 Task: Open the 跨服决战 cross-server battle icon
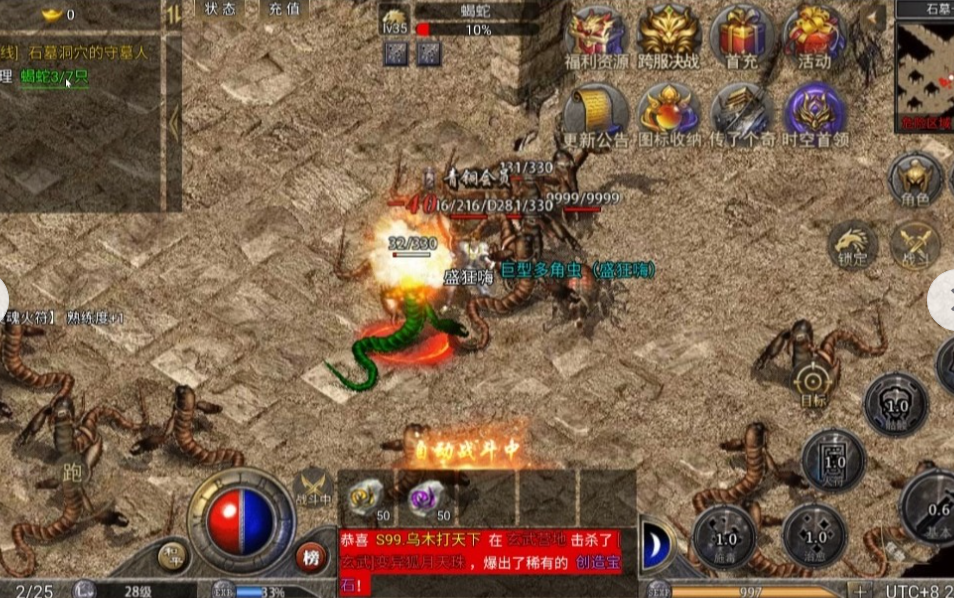(x=669, y=37)
